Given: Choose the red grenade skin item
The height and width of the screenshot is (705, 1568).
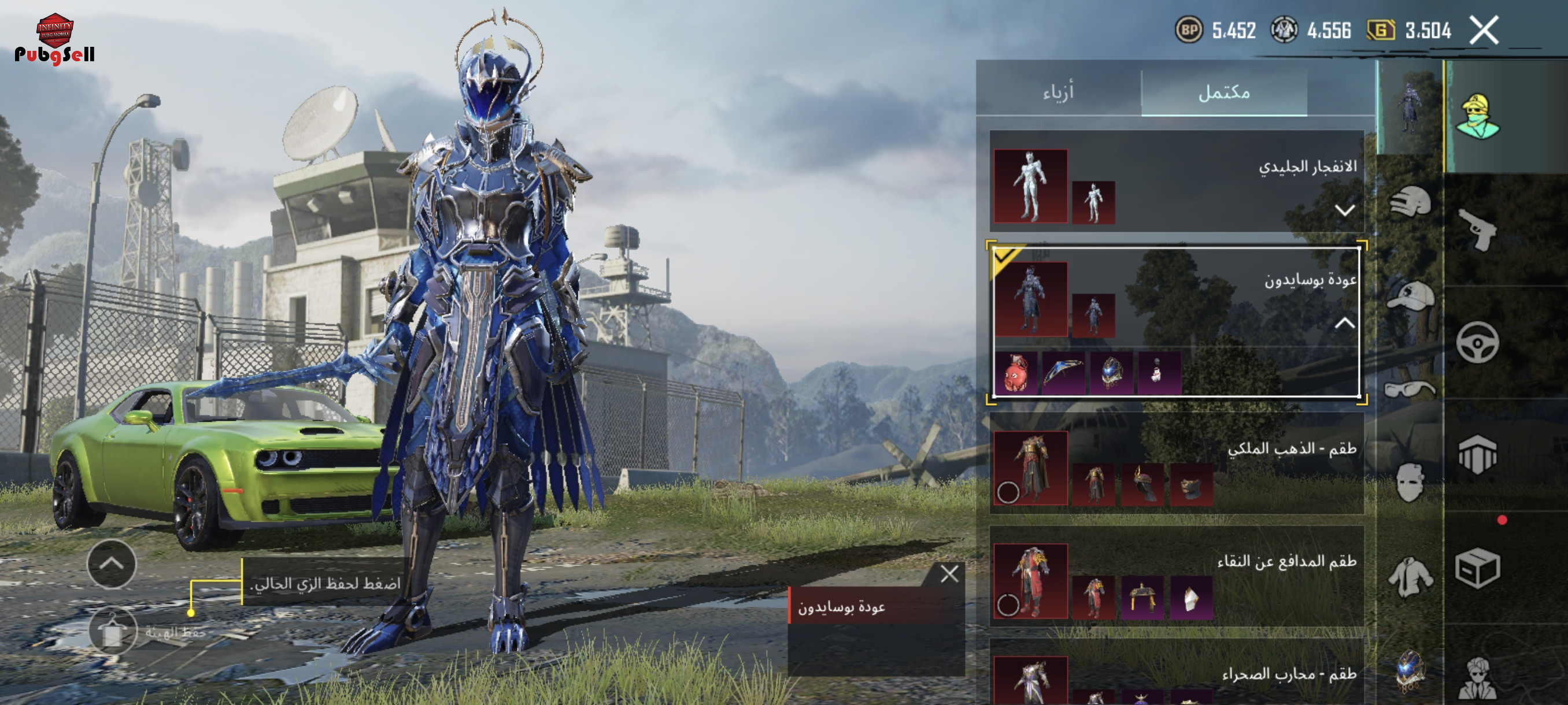Looking at the screenshot, I should point(1015,372).
